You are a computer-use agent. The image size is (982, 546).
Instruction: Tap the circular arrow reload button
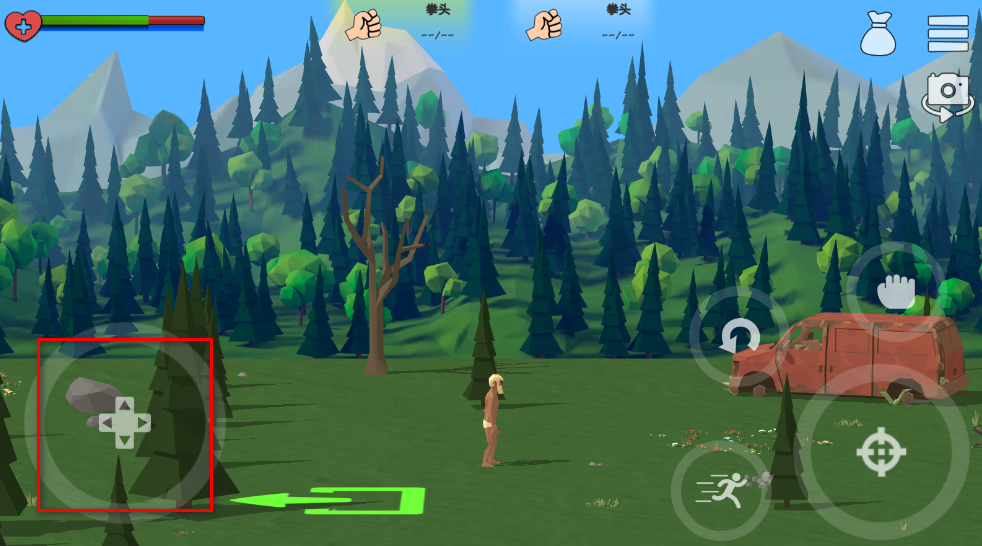(739, 338)
